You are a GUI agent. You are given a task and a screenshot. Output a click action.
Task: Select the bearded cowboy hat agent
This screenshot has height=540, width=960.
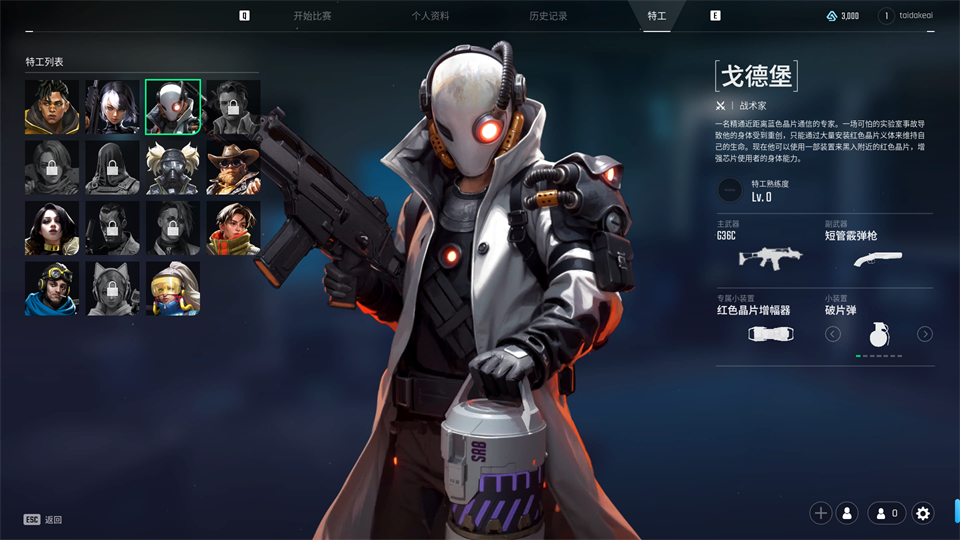(233, 168)
